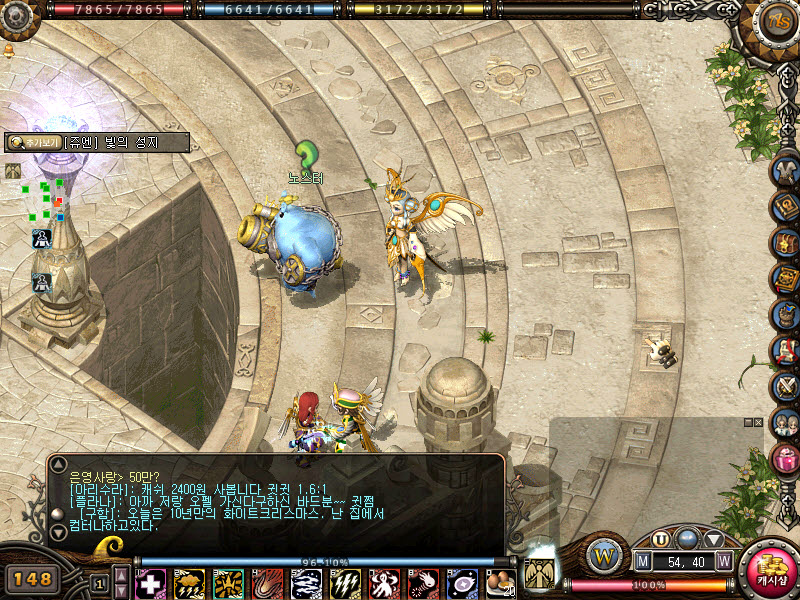Open the pink gift box menu
The image size is (800, 600).
point(786,459)
